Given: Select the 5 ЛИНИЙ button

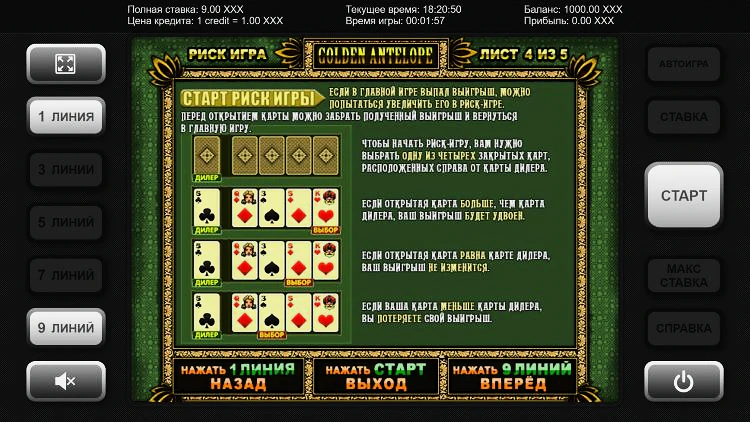Looking at the screenshot, I should pyautogui.click(x=66, y=221).
